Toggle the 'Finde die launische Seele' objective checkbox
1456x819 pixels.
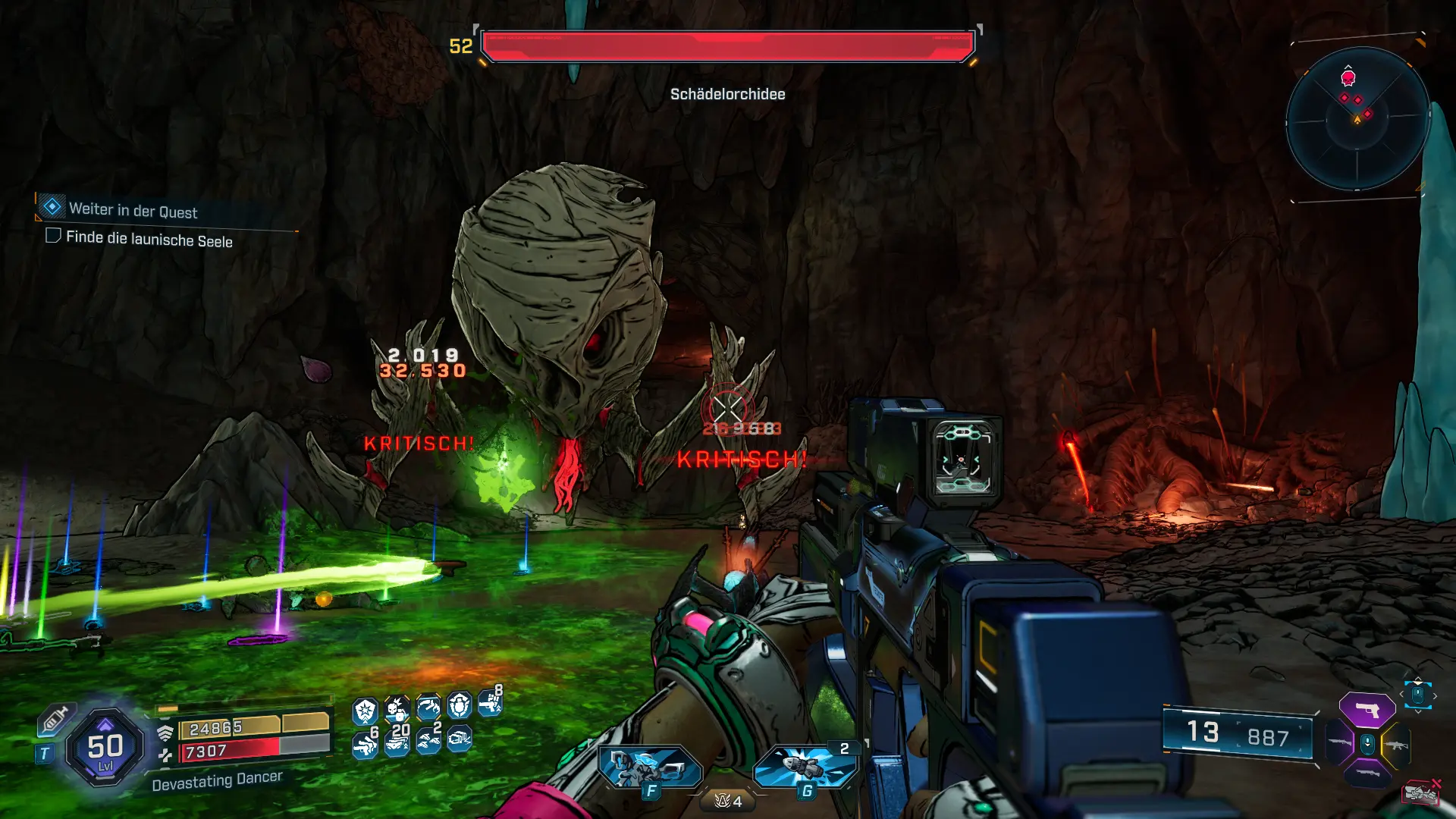click(53, 236)
